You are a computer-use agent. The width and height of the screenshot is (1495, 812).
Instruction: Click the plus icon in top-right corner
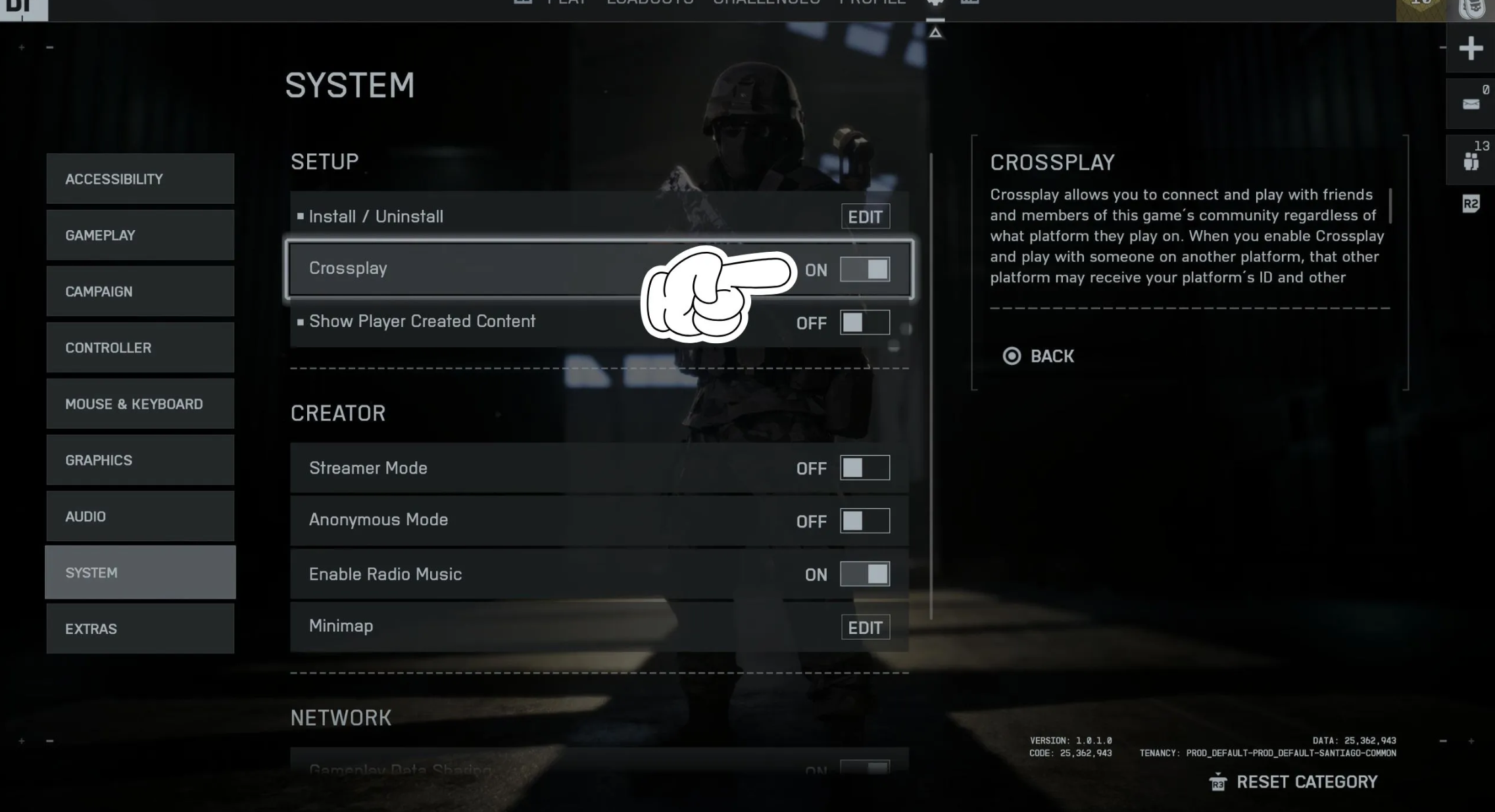click(1471, 49)
